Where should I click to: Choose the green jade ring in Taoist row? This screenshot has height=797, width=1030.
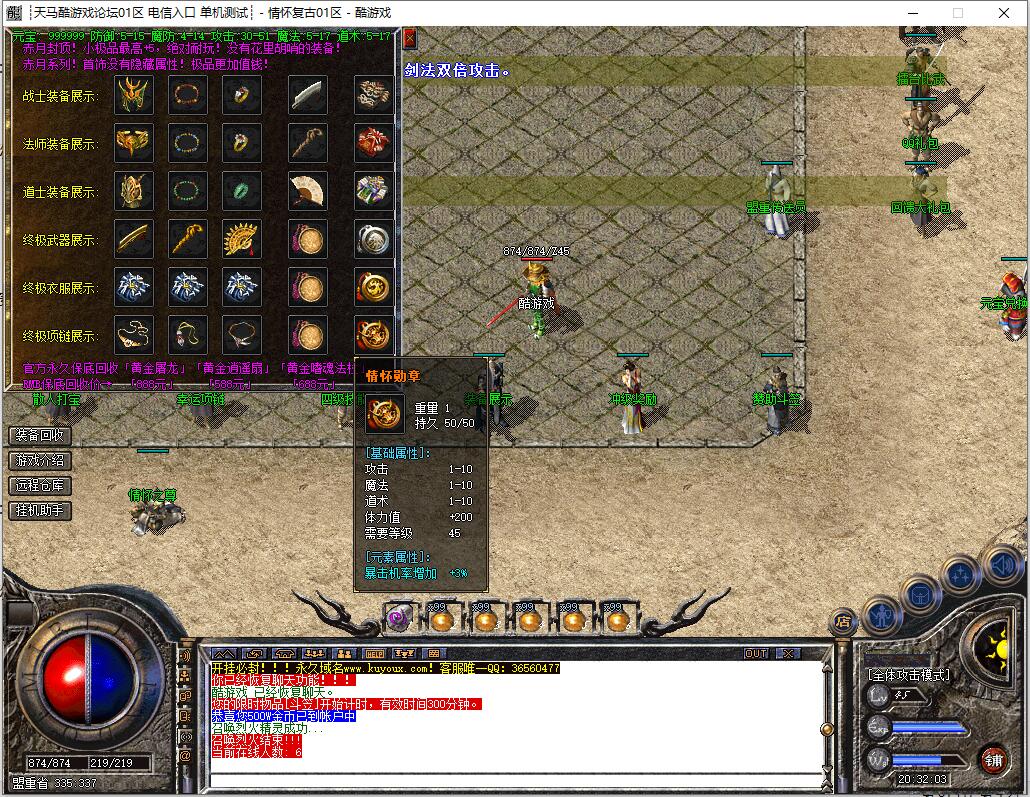pyautogui.click(x=241, y=191)
